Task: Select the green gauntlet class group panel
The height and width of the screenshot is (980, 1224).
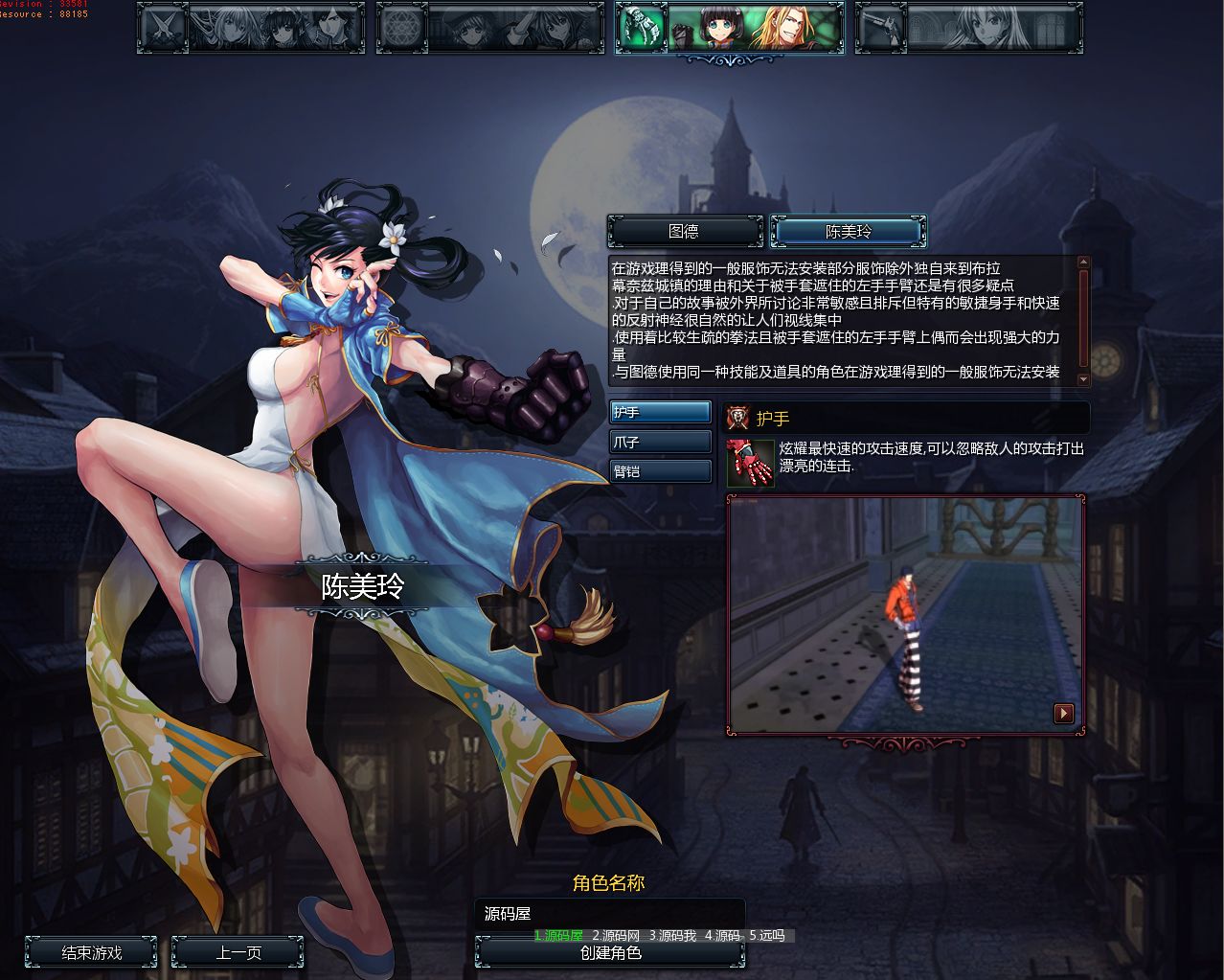Action: click(730, 27)
